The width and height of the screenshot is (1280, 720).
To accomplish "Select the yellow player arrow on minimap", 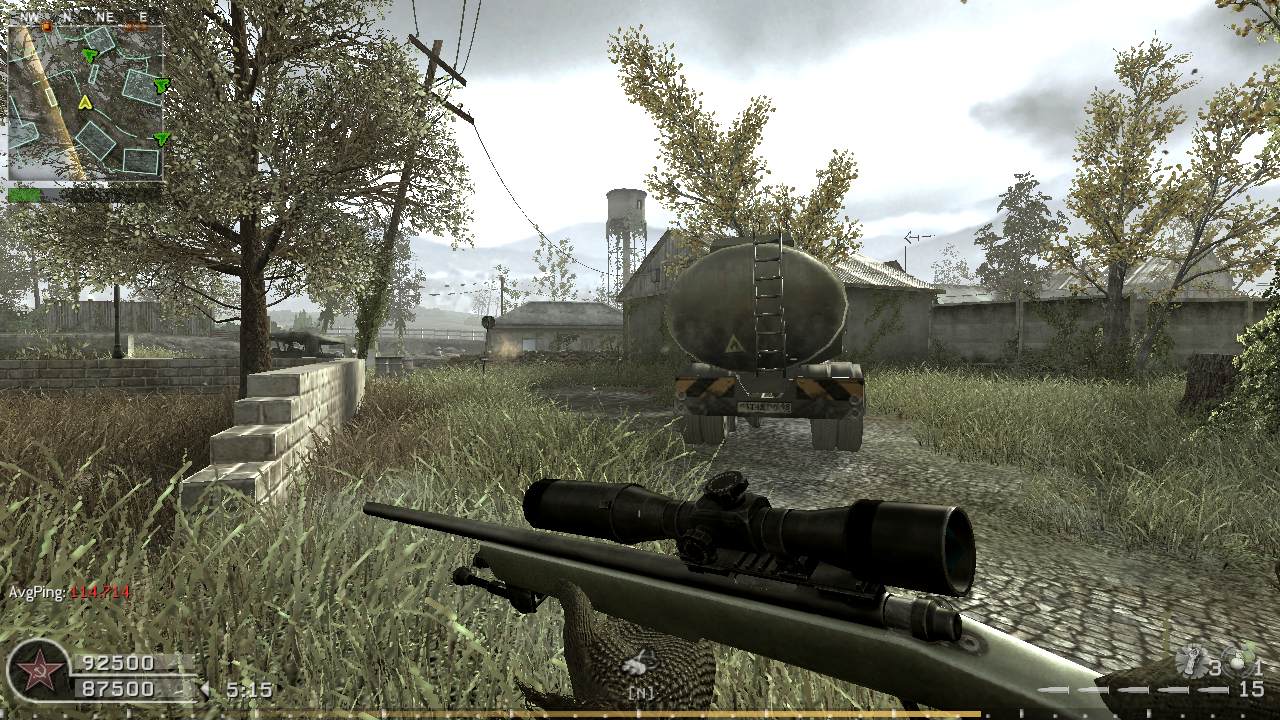I will [85, 102].
